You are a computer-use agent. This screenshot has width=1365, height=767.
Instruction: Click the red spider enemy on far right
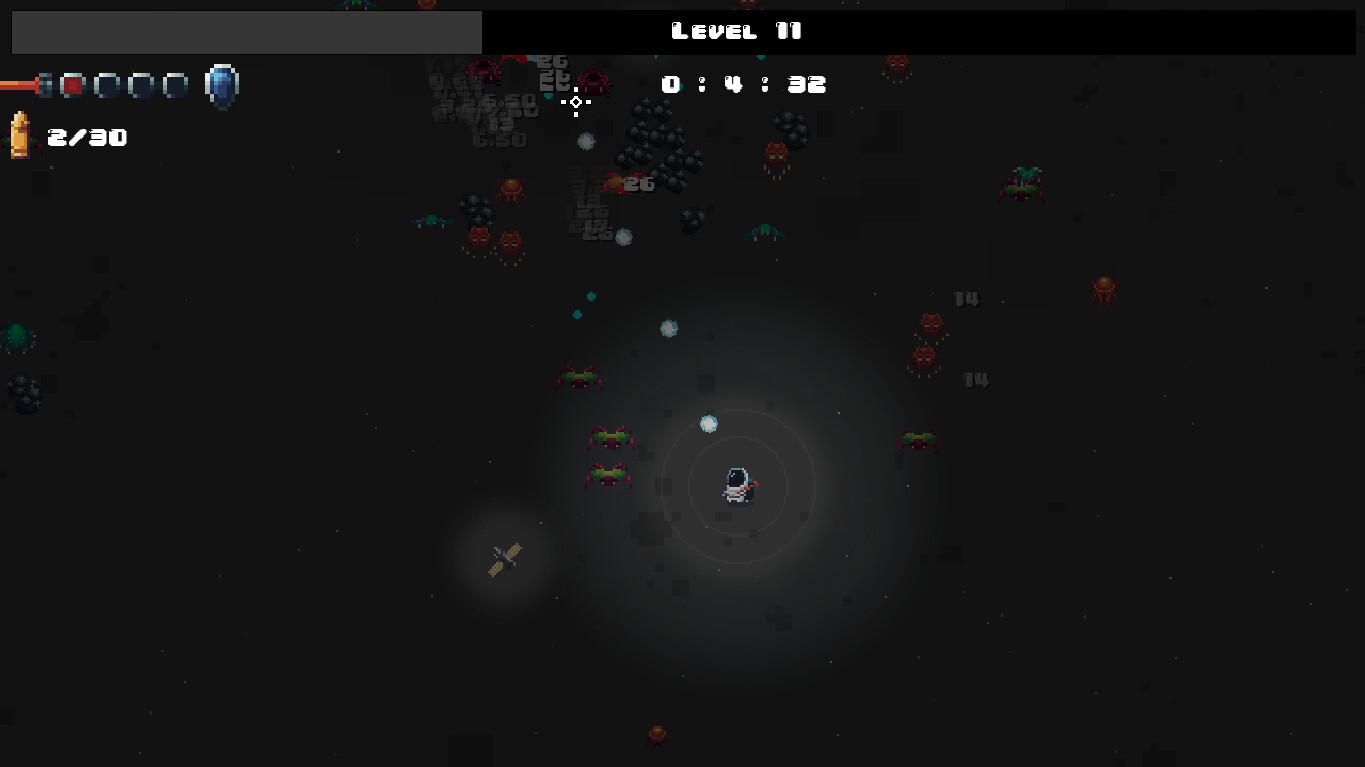pos(1103,287)
